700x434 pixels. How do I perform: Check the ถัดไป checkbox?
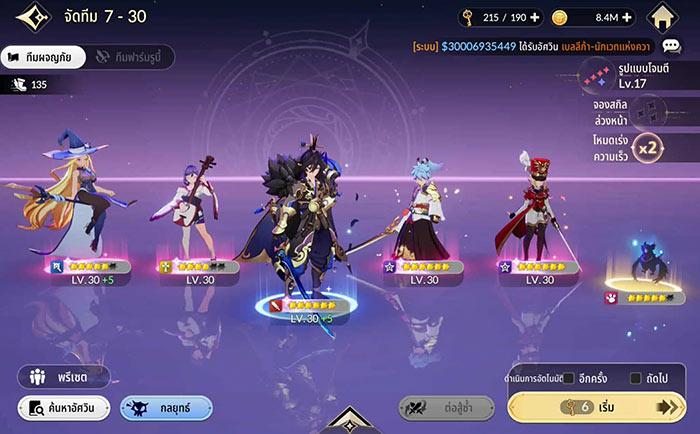[636, 378]
